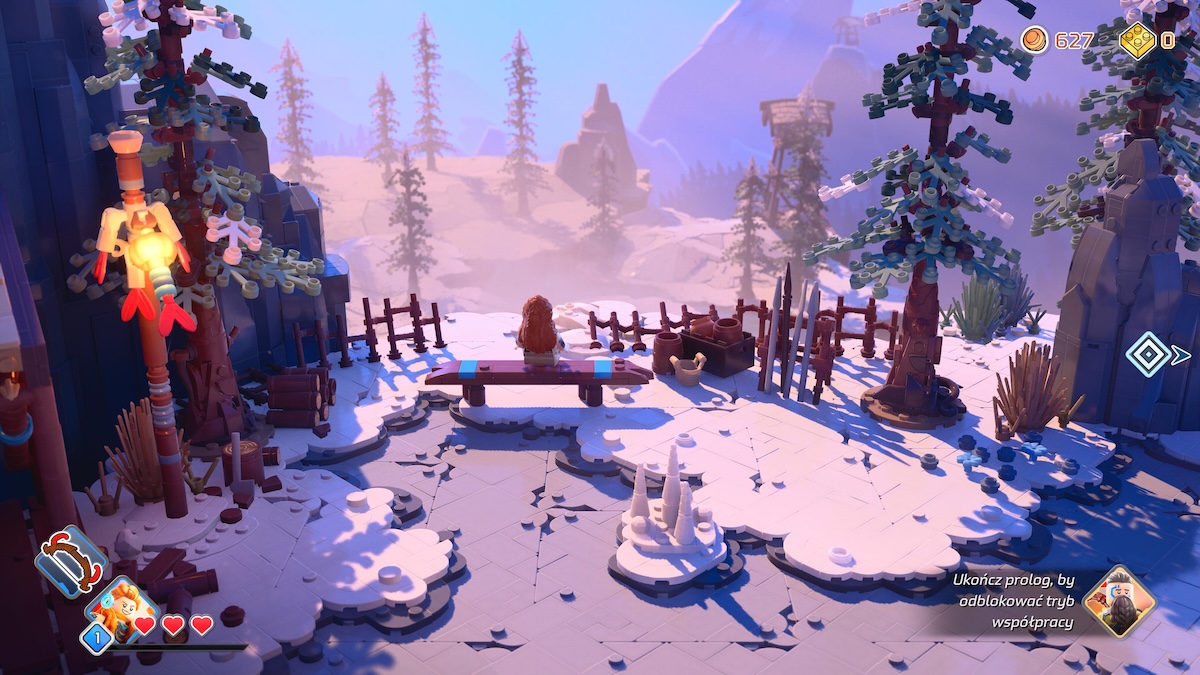Open the bearded co-op player portrait
Viewport: 1200px width, 675px height.
pyautogui.click(x=1119, y=601)
